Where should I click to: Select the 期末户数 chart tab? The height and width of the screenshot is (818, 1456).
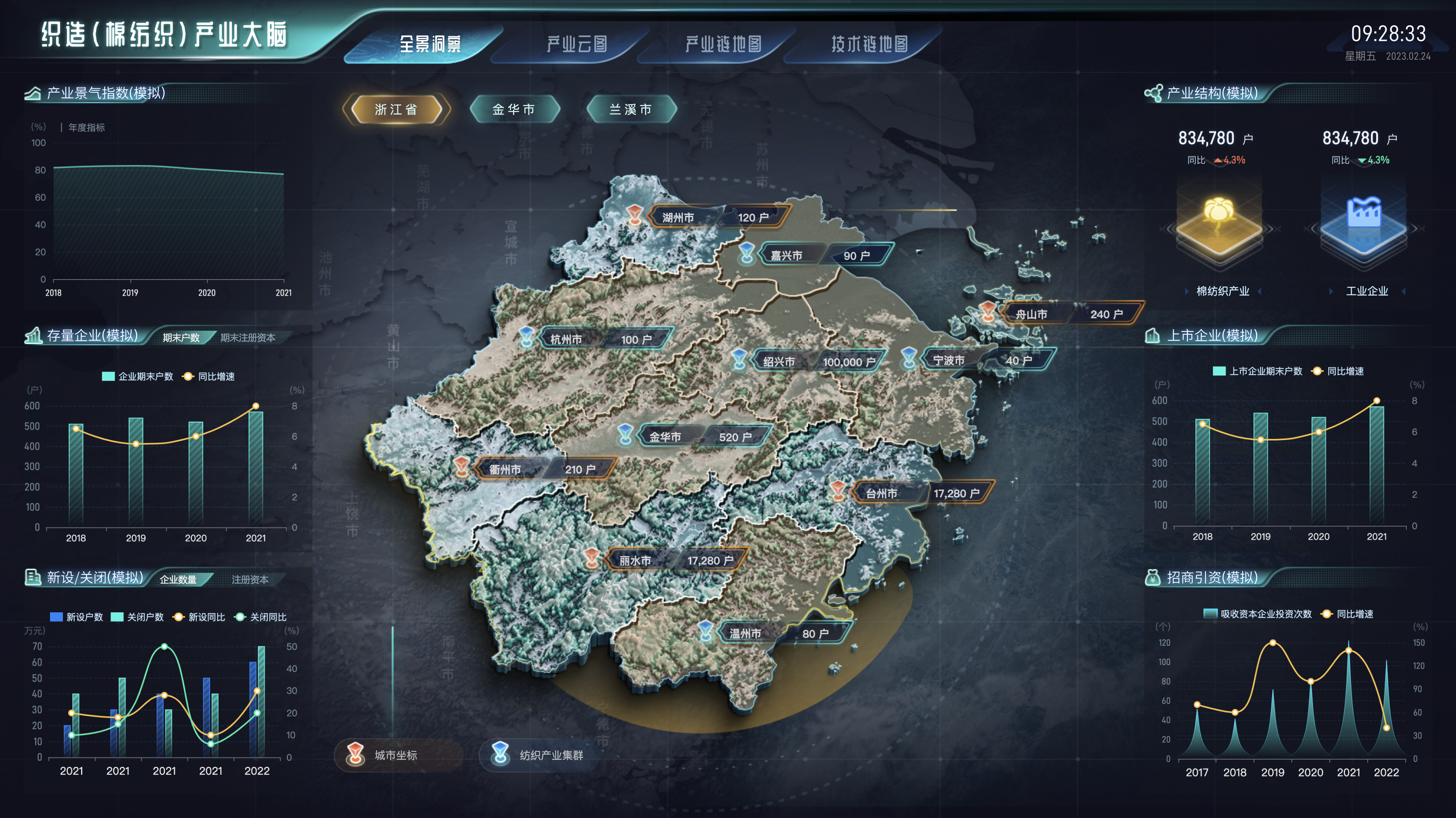point(181,338)
